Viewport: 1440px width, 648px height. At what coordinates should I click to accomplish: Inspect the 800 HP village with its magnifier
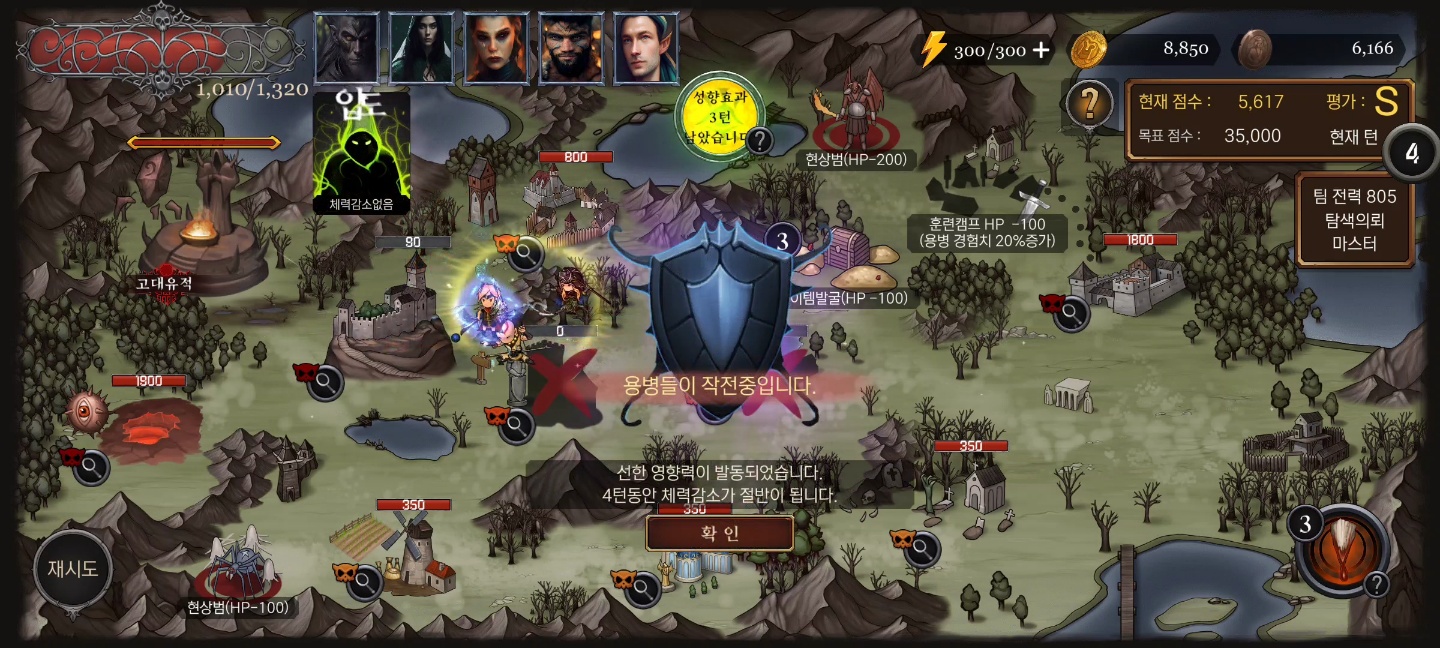tap(525, 255)
